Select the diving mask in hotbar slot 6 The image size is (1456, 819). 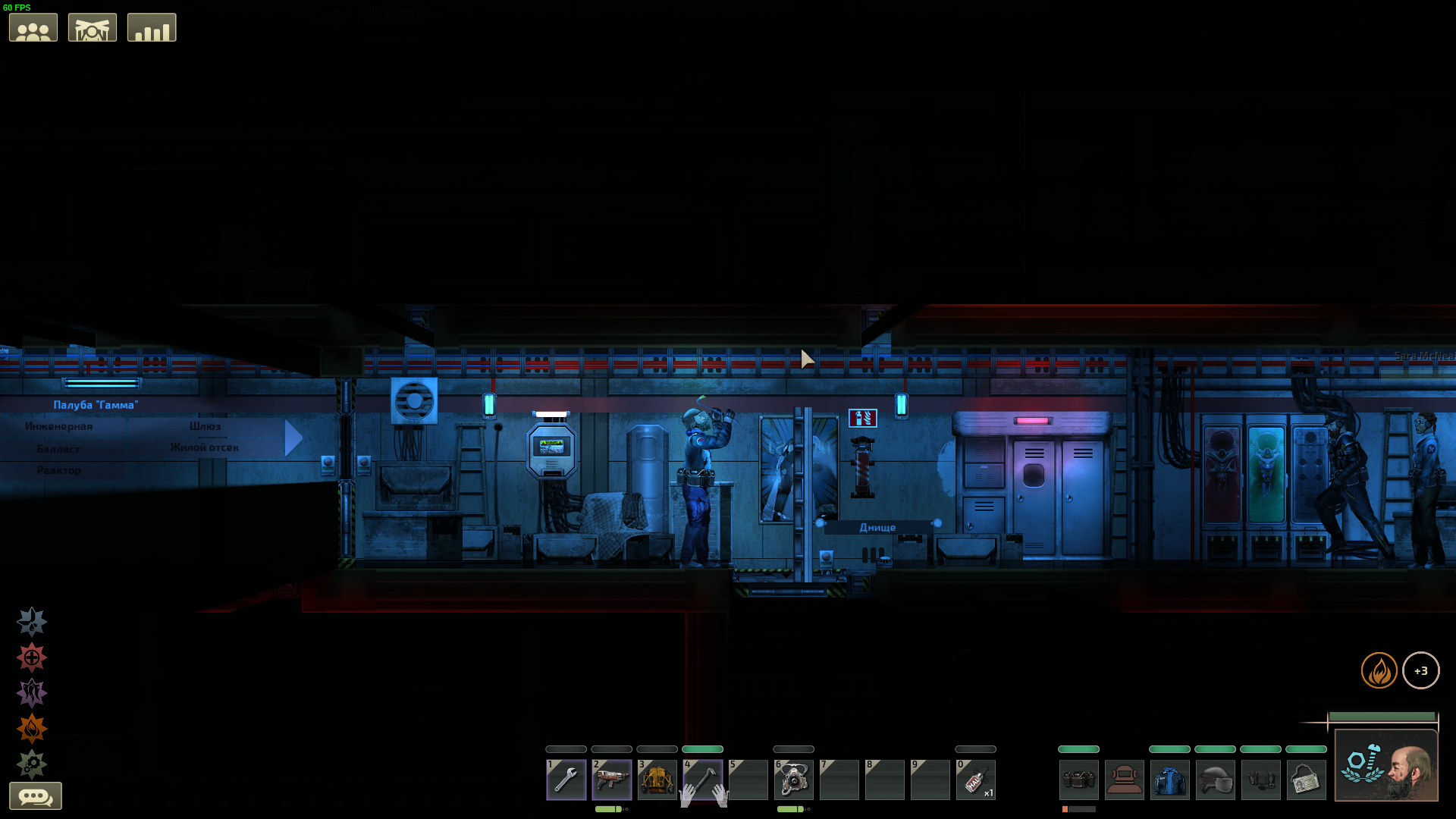pos(794,780)
